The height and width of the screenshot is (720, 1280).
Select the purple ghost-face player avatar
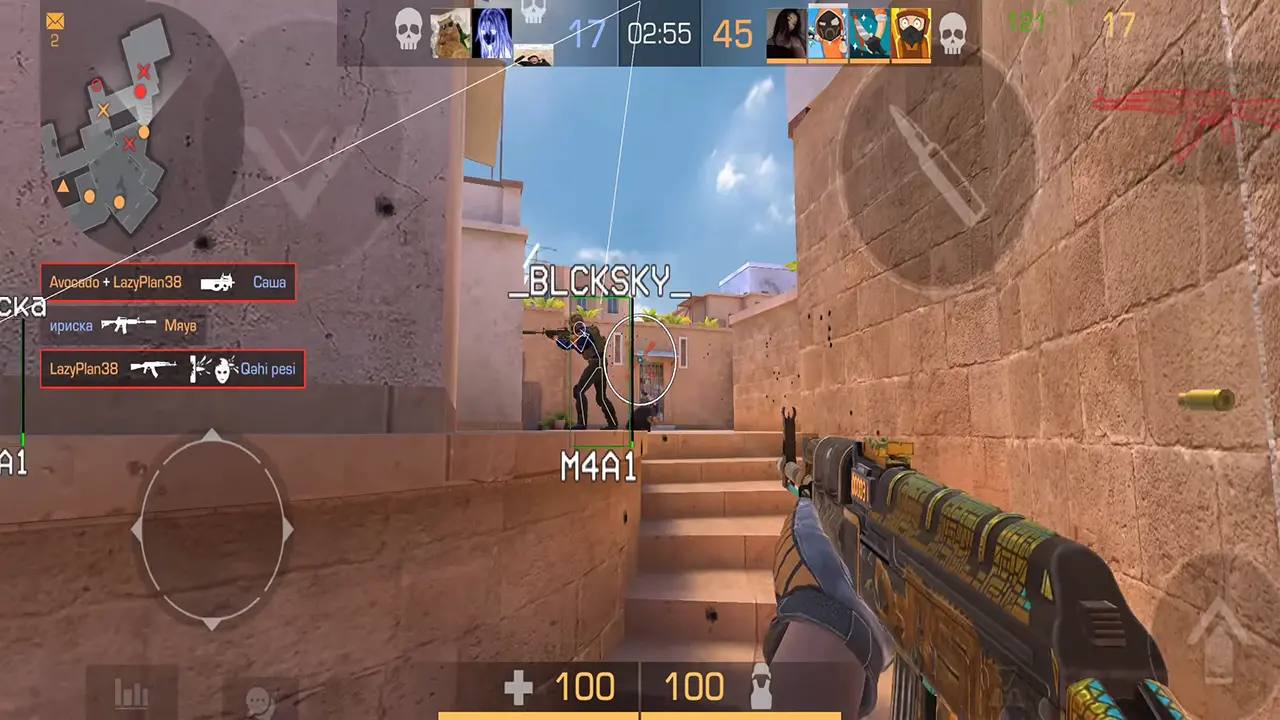point(492,34)
